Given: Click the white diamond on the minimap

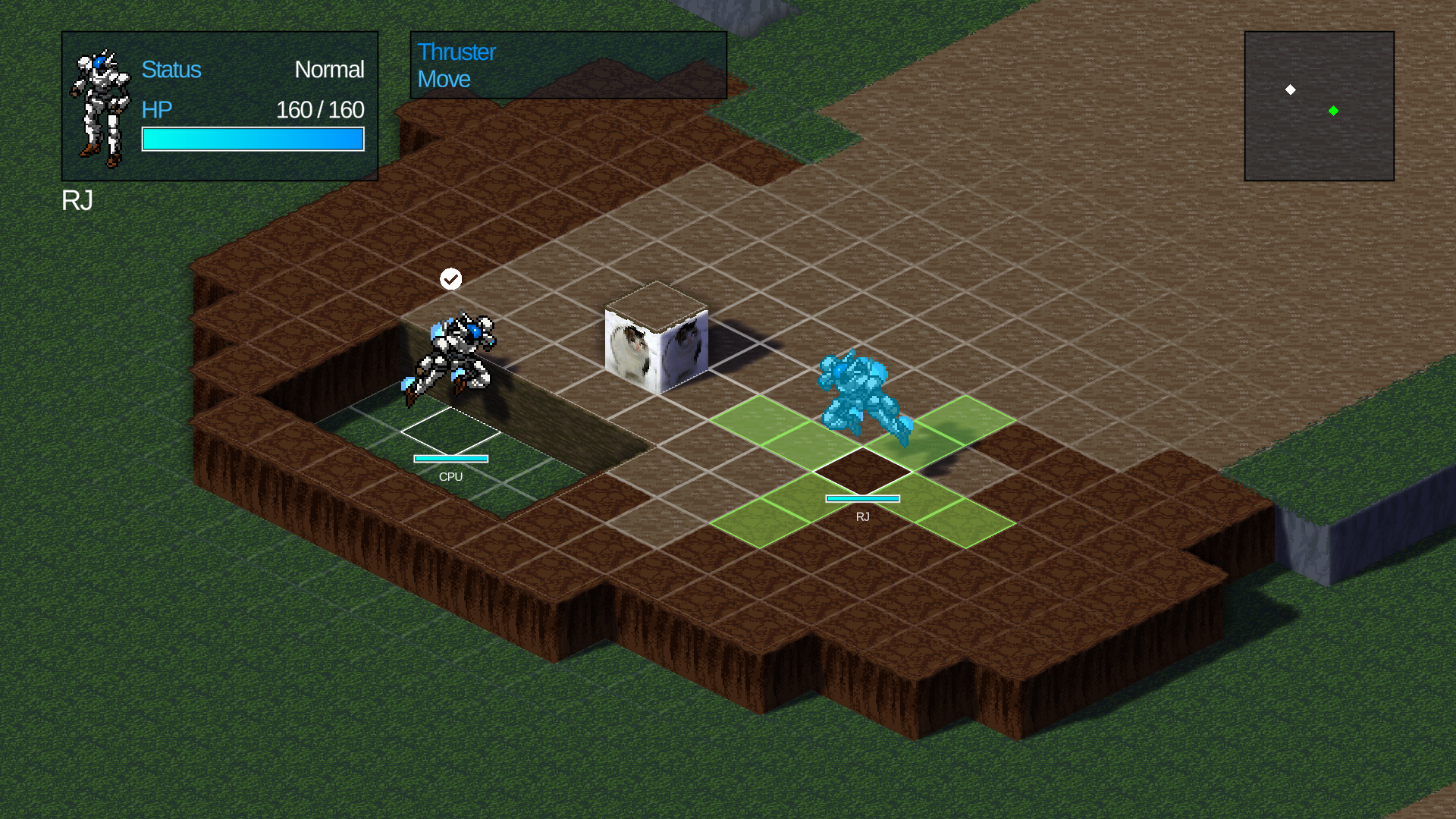Looking at the screenshot, I should click(x=1291, y=89).
